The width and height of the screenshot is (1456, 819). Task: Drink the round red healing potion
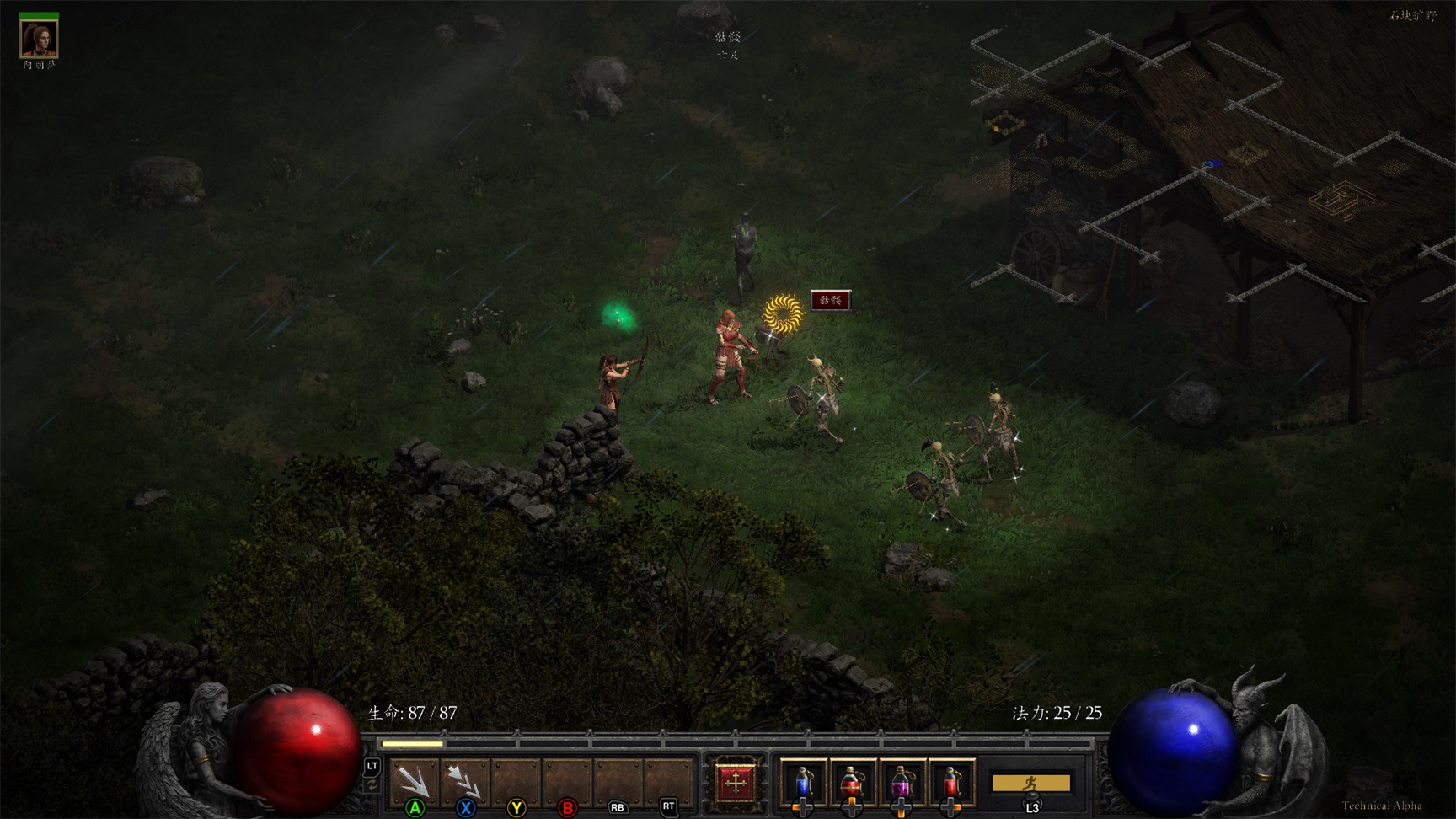852,782
